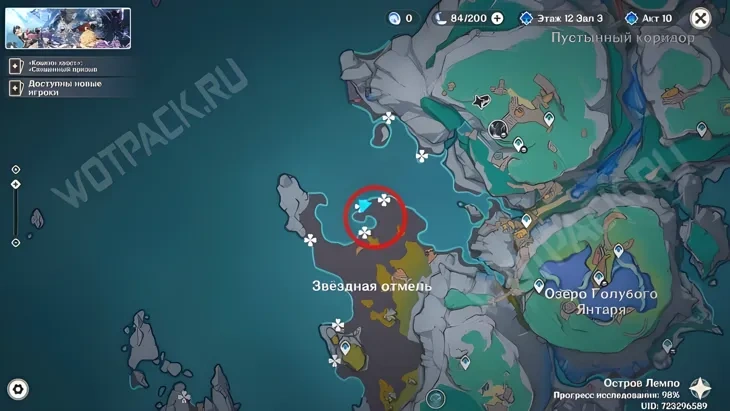This screenshot has width=730, height=411.
Task: Zoom the map in with the top slider button
Action: point(15,170)
